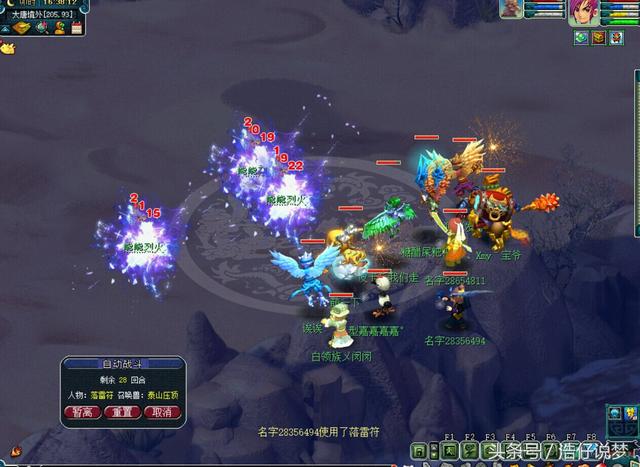
Task: Click the green globe icon under the portraits
Action: [580, 38]
